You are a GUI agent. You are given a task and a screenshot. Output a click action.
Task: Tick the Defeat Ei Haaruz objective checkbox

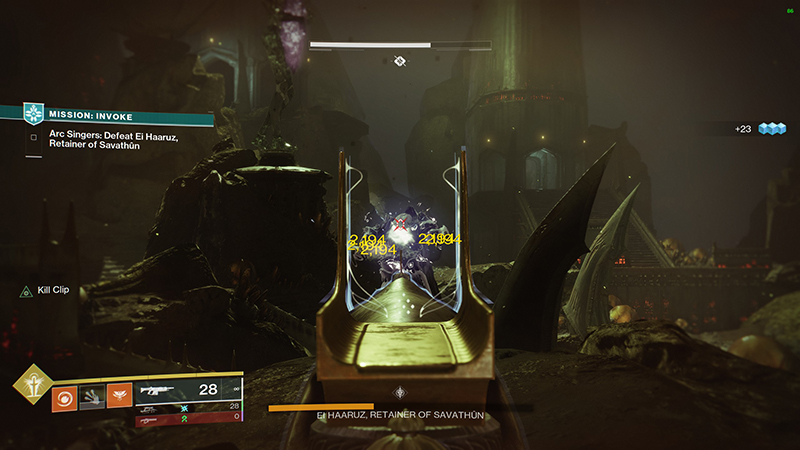(34, 137)
